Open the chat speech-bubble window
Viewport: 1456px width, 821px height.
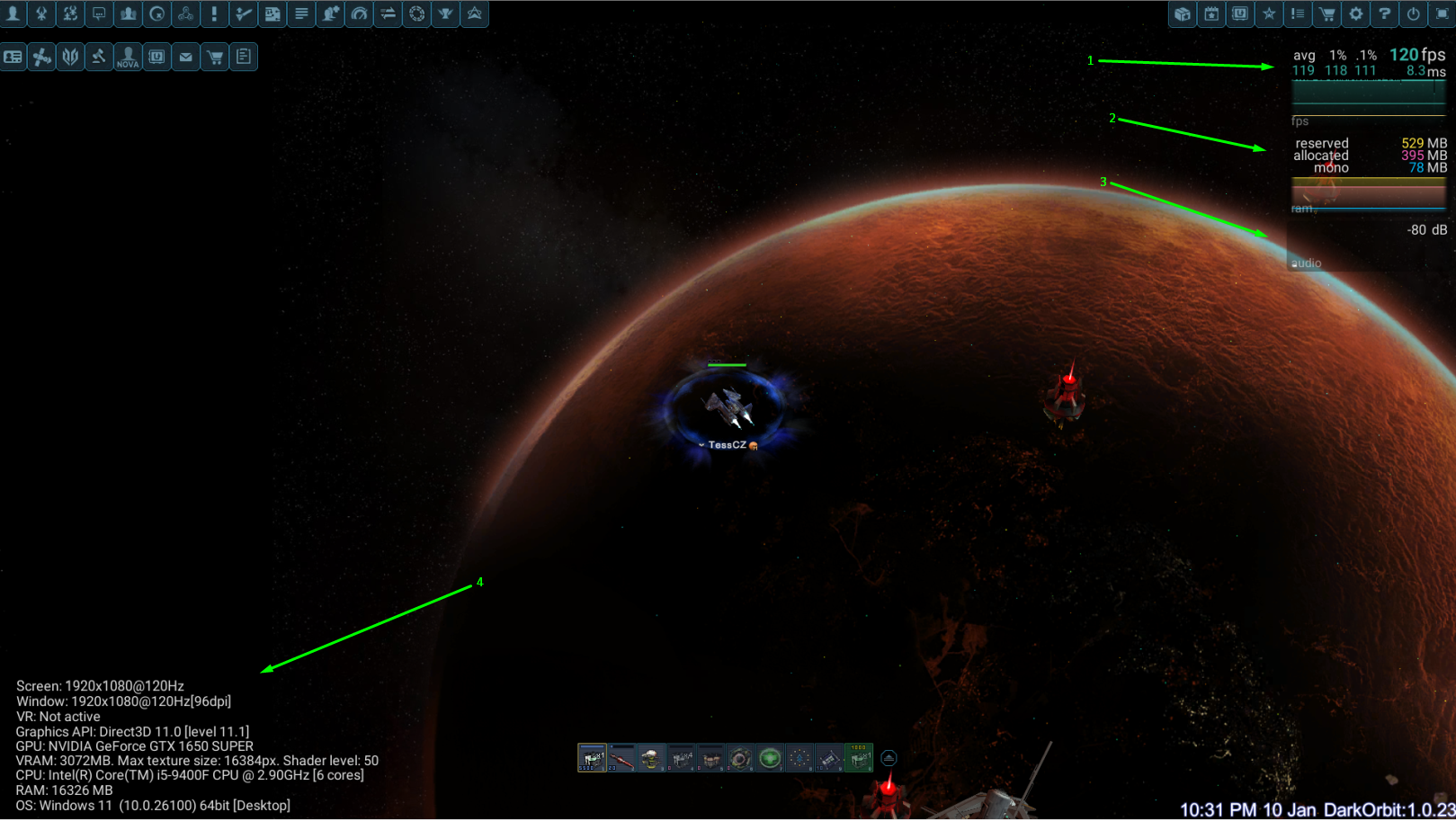(x=99, y=13)
